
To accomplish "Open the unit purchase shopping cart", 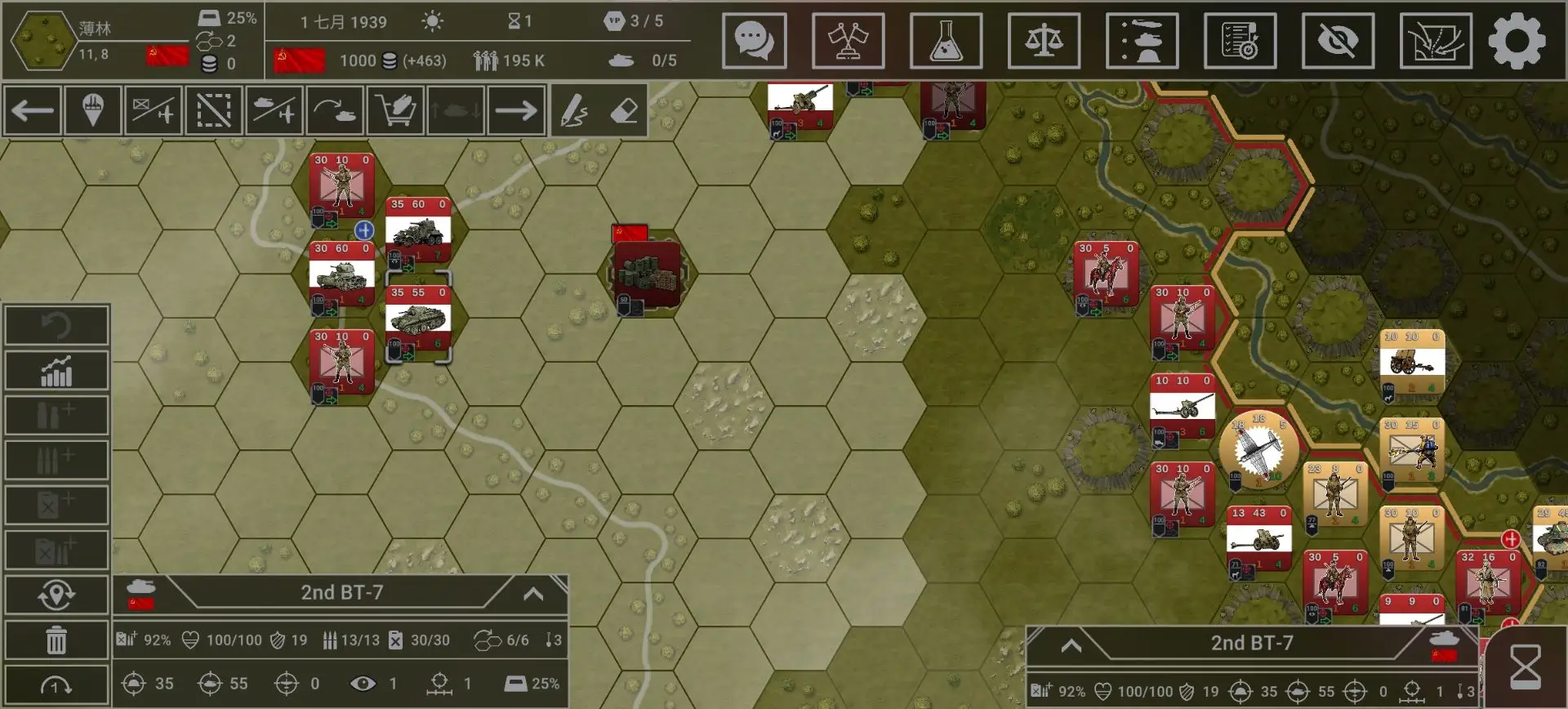I will point(395,110).
